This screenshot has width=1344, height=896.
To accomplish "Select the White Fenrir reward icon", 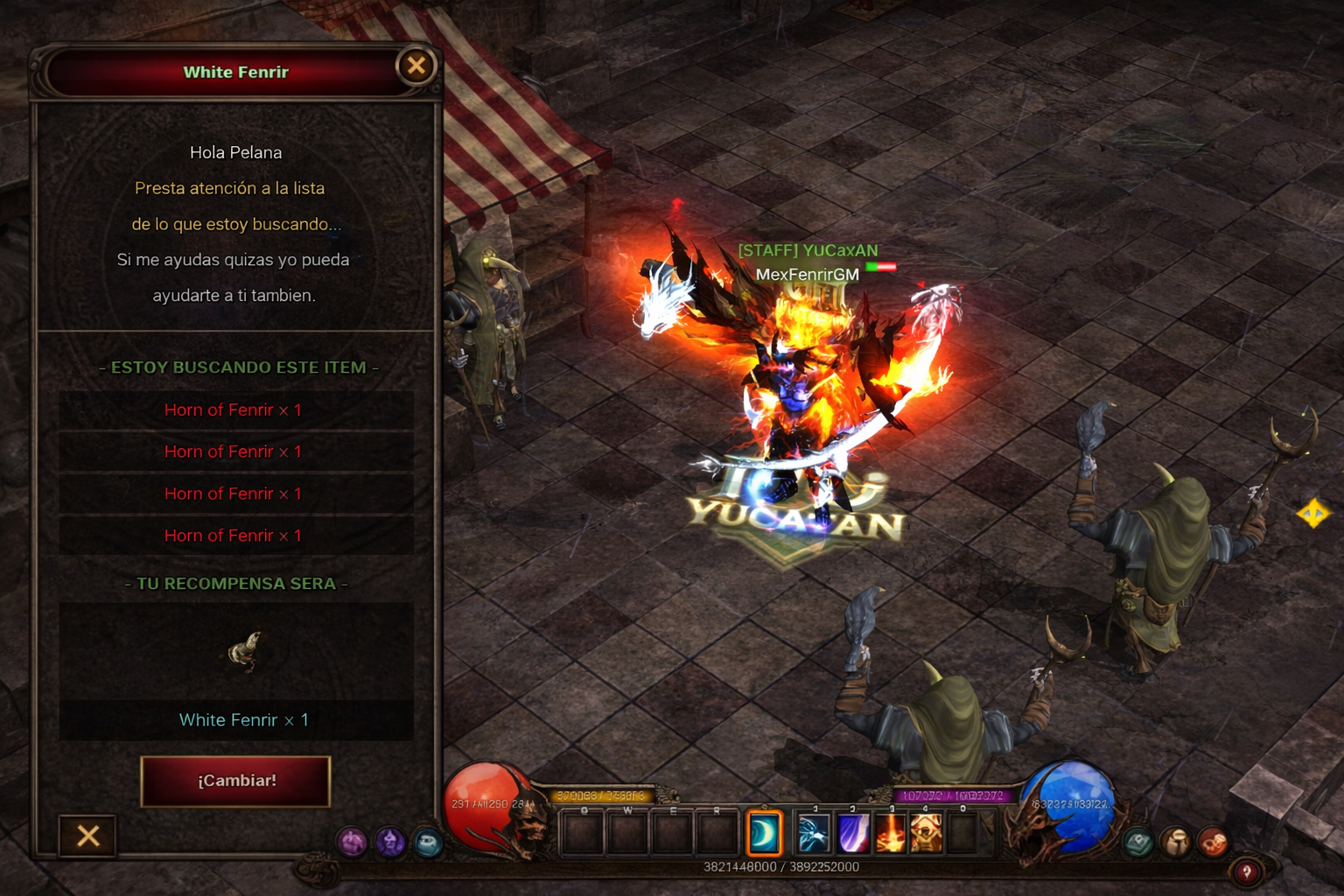I will click(x=244, y=651).
